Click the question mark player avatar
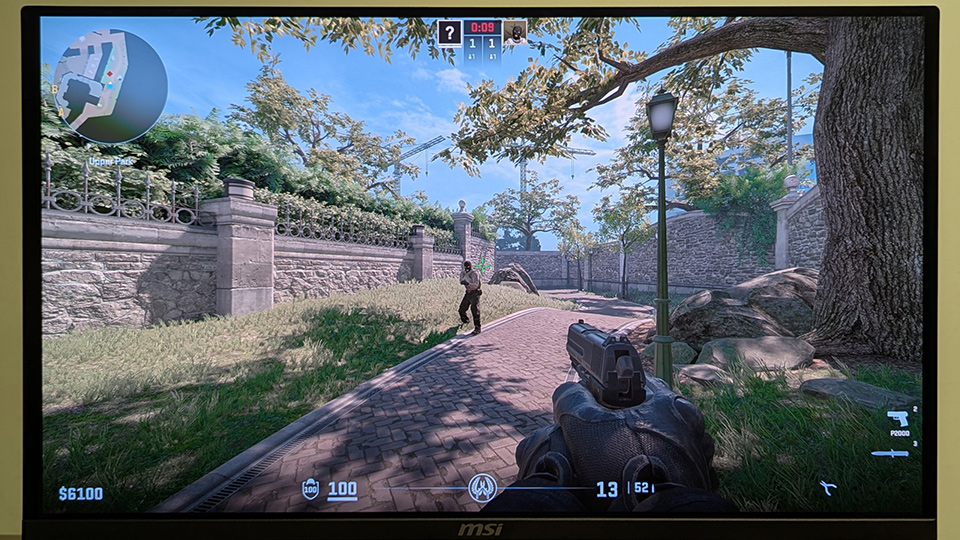Image resolution: width=960 pixels, height=540 pixels. pyautogui.click(x=449, y=32)
